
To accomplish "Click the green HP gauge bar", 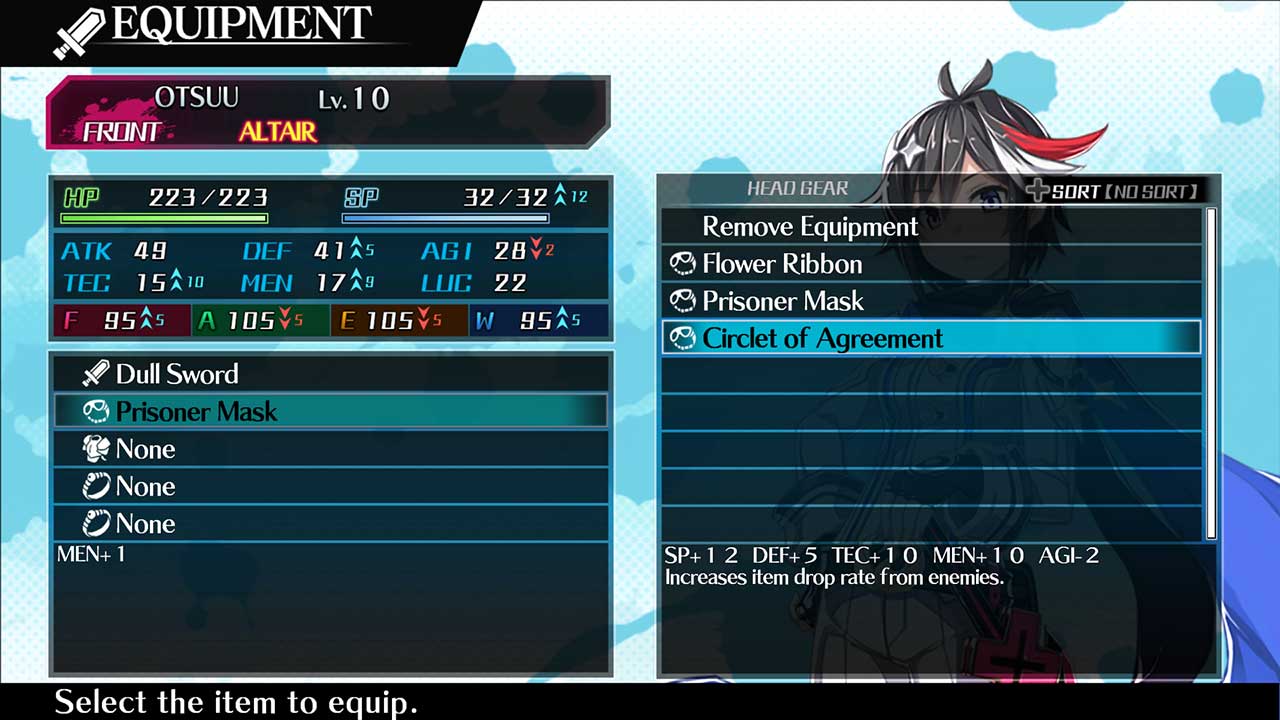I will (164, 218).
